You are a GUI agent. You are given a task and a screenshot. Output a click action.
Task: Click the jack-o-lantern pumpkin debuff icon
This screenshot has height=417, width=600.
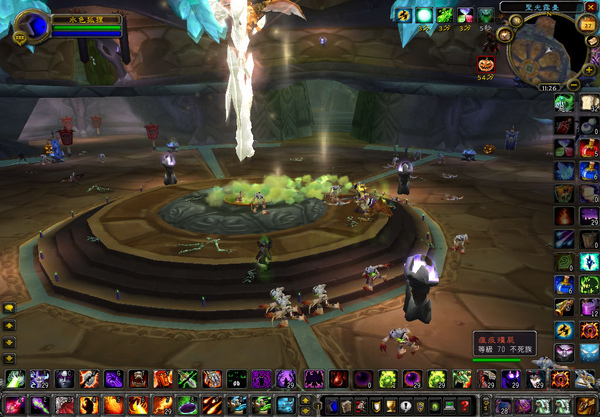tap(487, 64)
